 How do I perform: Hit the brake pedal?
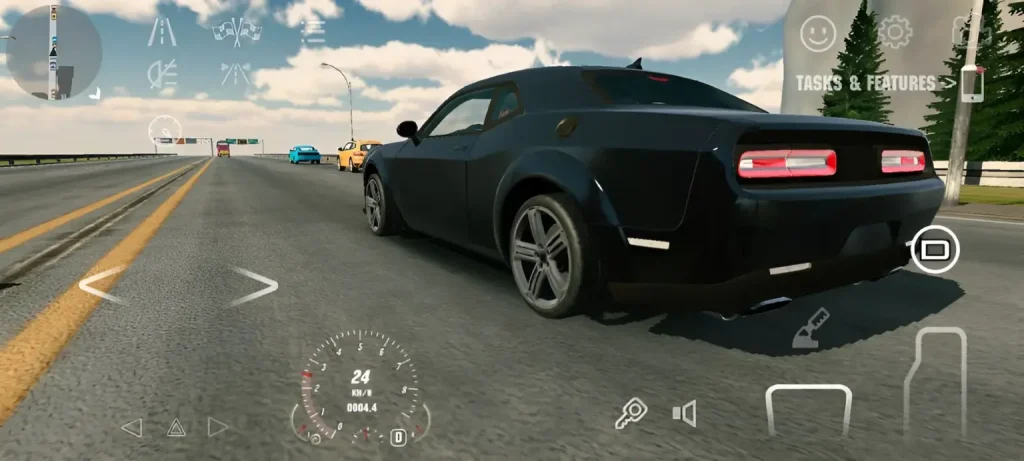[808, 410]
